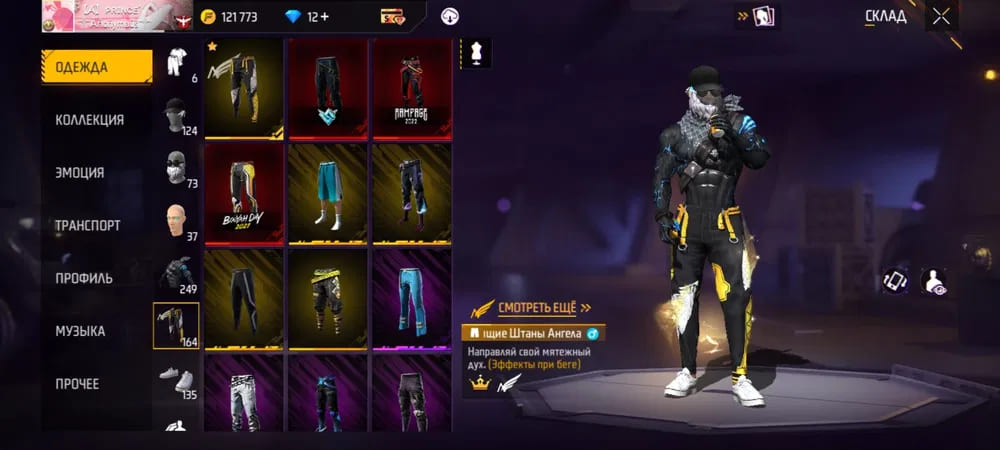The width and height of the screenshot is (1000, 450).
Task: Close the warehouse with the X button
Action: tap(940, 16)
